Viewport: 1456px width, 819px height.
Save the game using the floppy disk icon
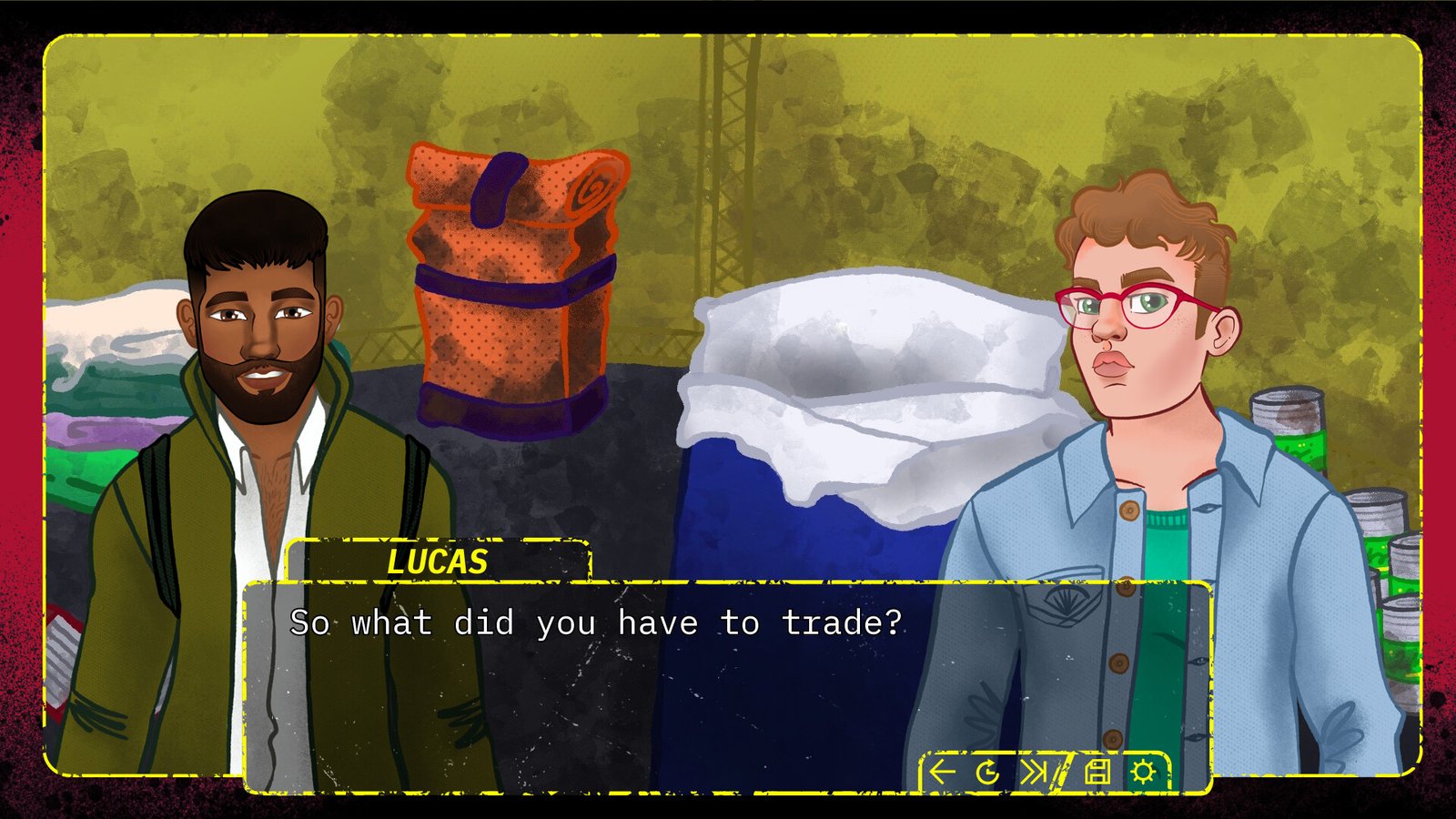click(1098, 771)
